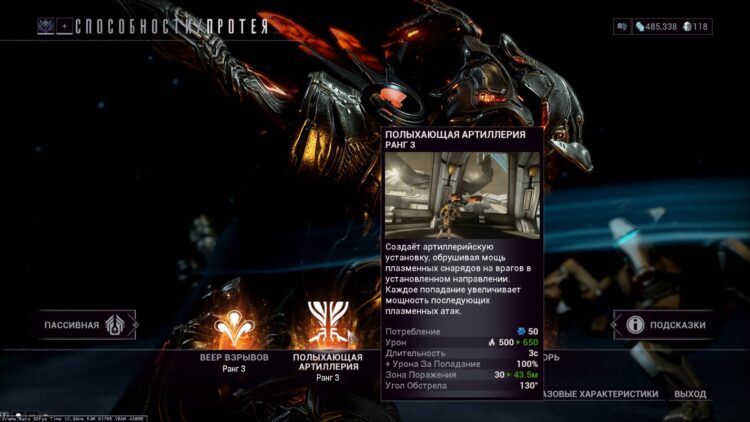Click the platinum balance 118

pos(698,26)
